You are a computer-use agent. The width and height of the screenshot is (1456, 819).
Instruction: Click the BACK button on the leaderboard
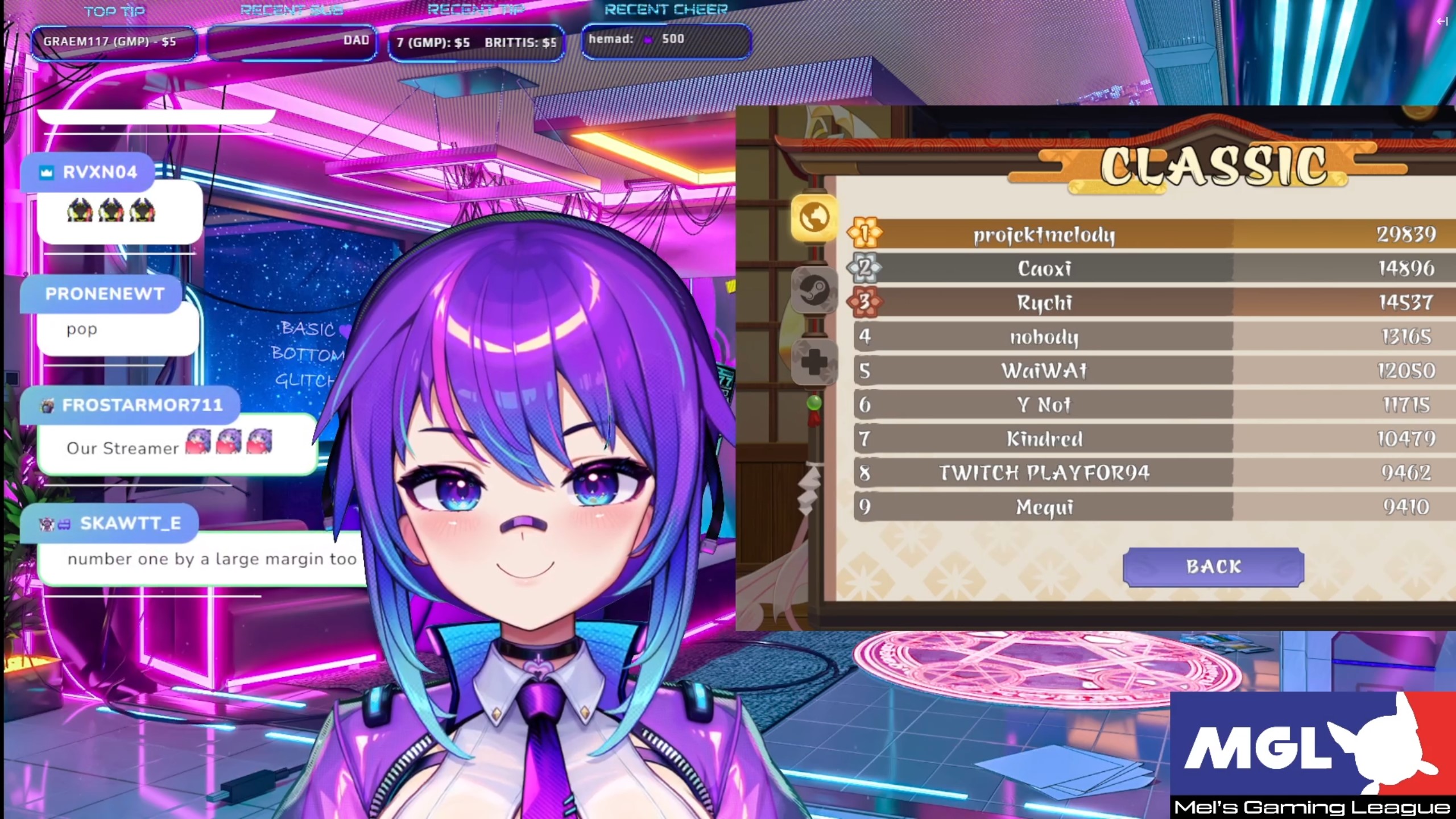coord(1213,566)
